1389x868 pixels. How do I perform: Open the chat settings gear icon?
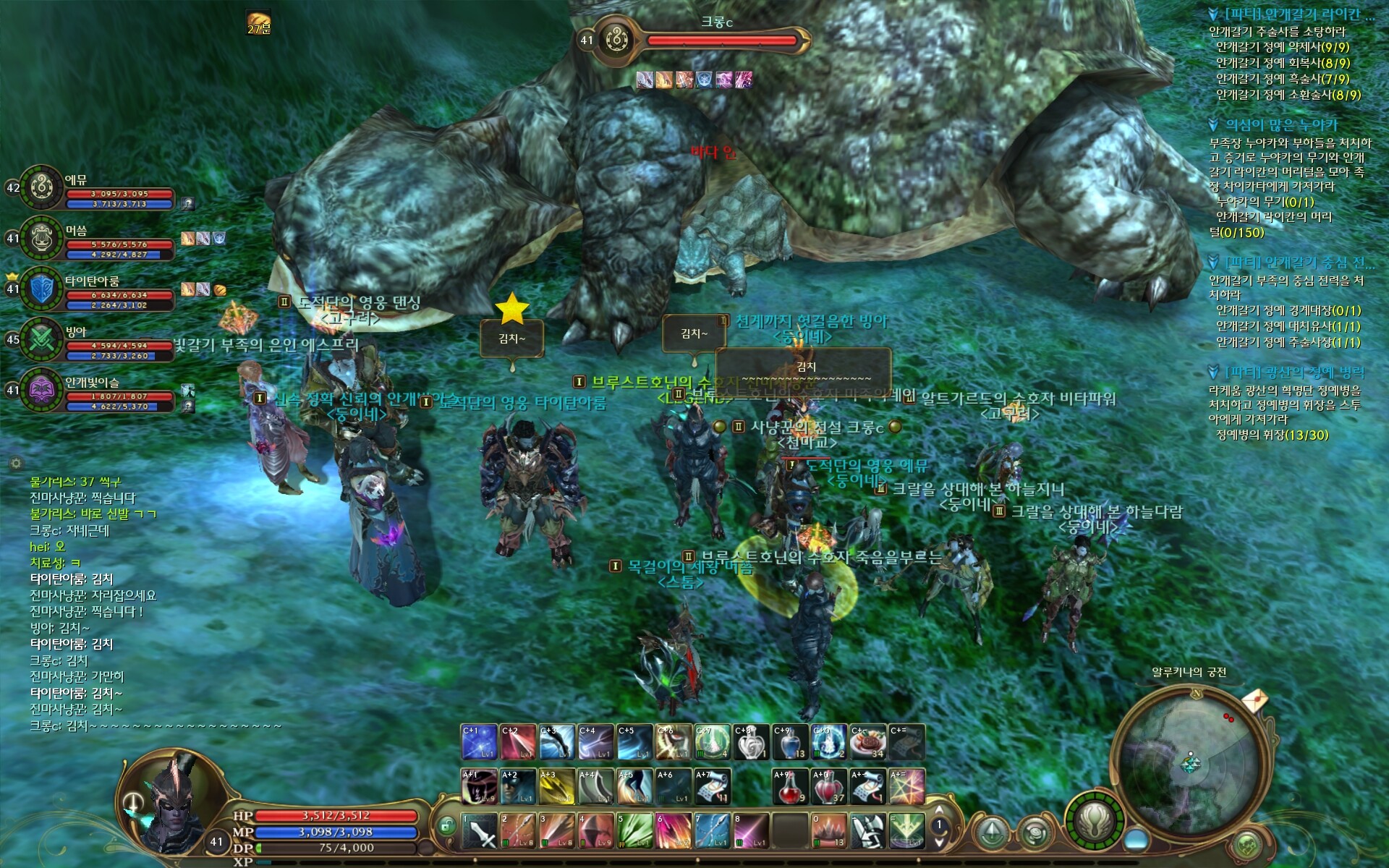(x=16, y=463)
